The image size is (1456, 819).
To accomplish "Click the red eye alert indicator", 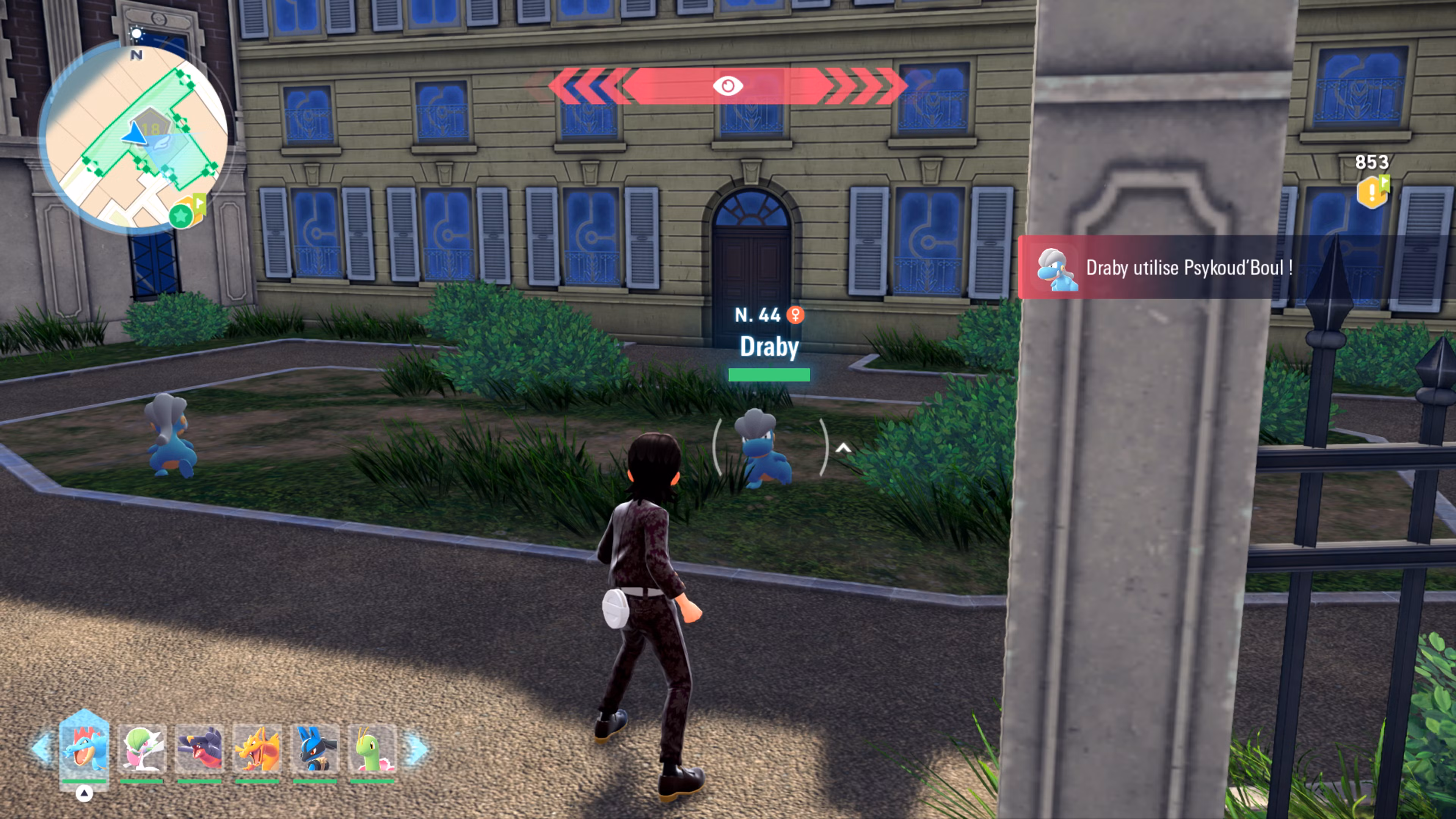I will click(x=728, y=86).
